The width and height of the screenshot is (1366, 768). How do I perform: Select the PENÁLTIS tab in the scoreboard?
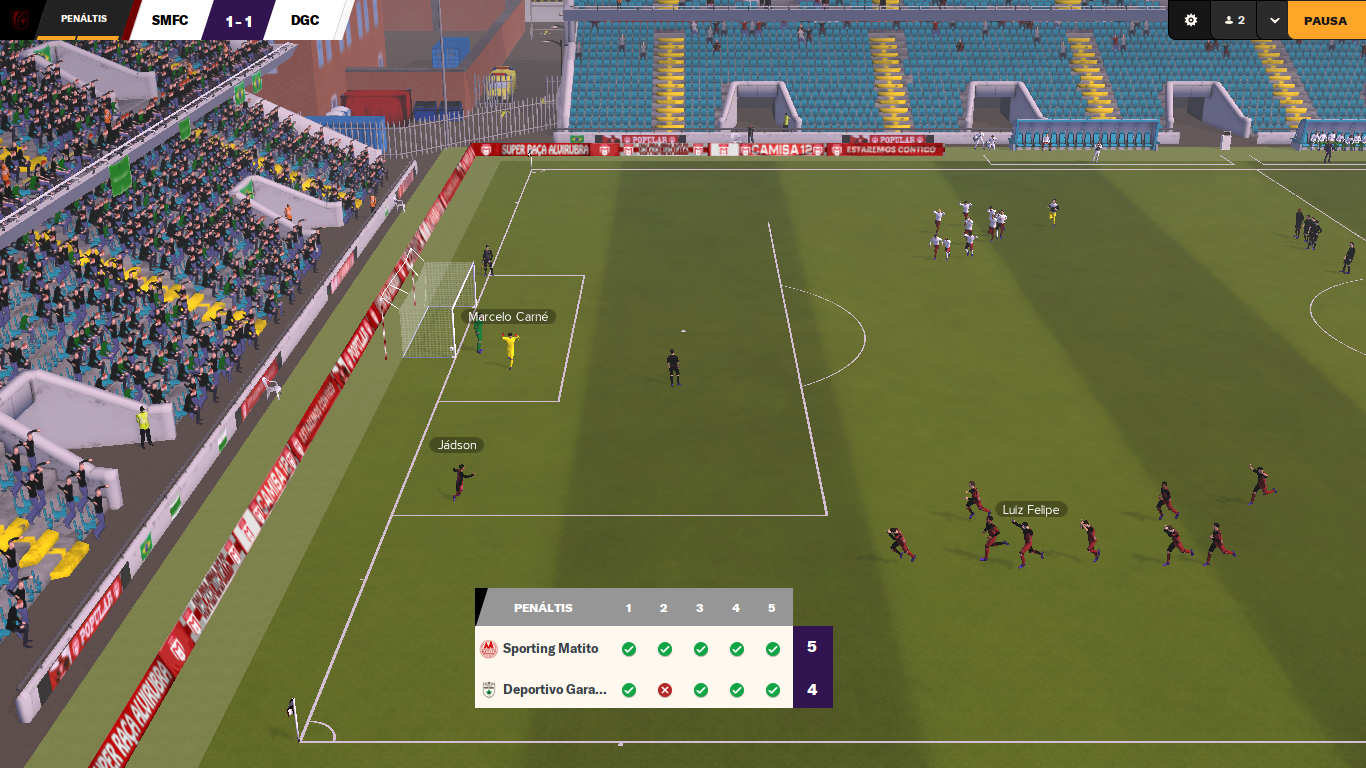tap(84, 19)
